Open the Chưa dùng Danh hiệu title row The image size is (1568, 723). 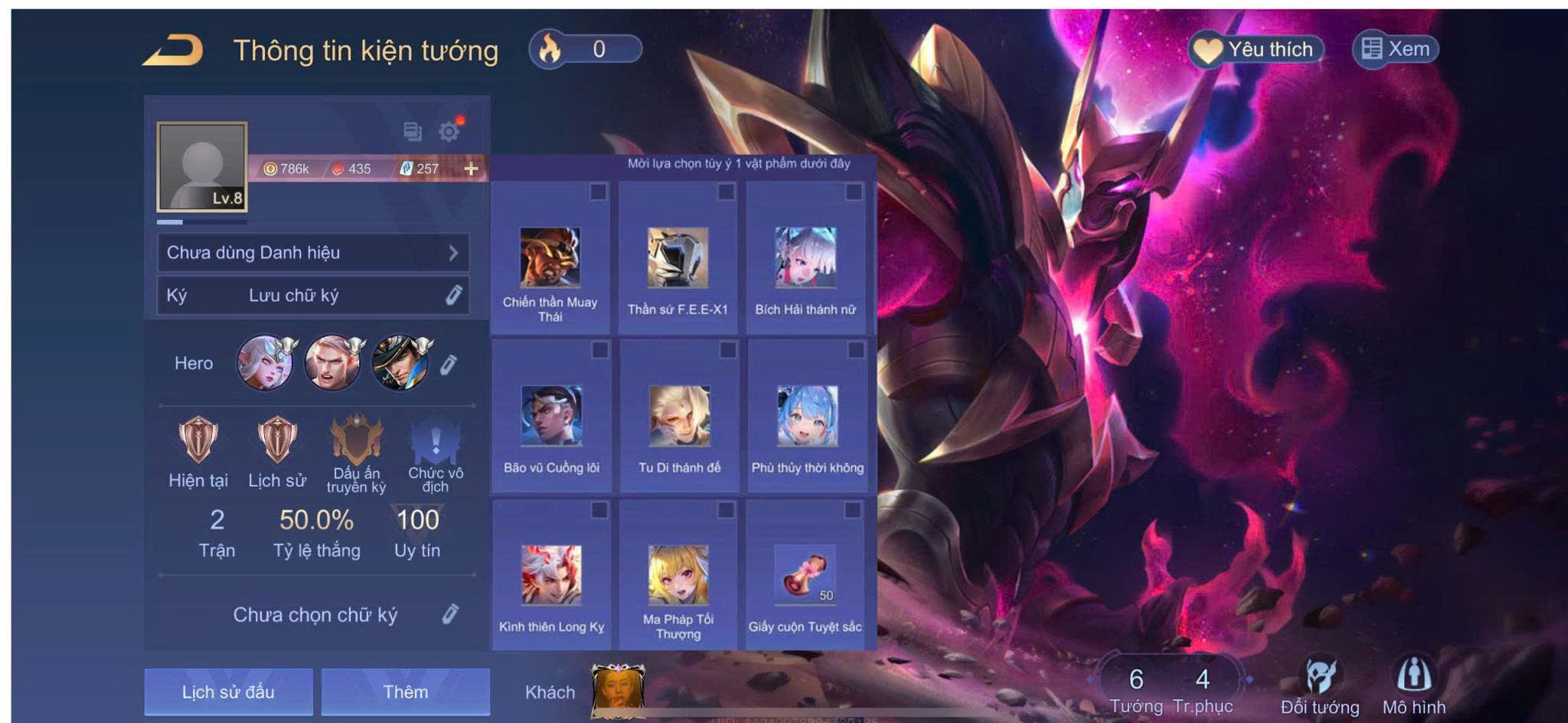pyautogui.click(x=312, y=253)
